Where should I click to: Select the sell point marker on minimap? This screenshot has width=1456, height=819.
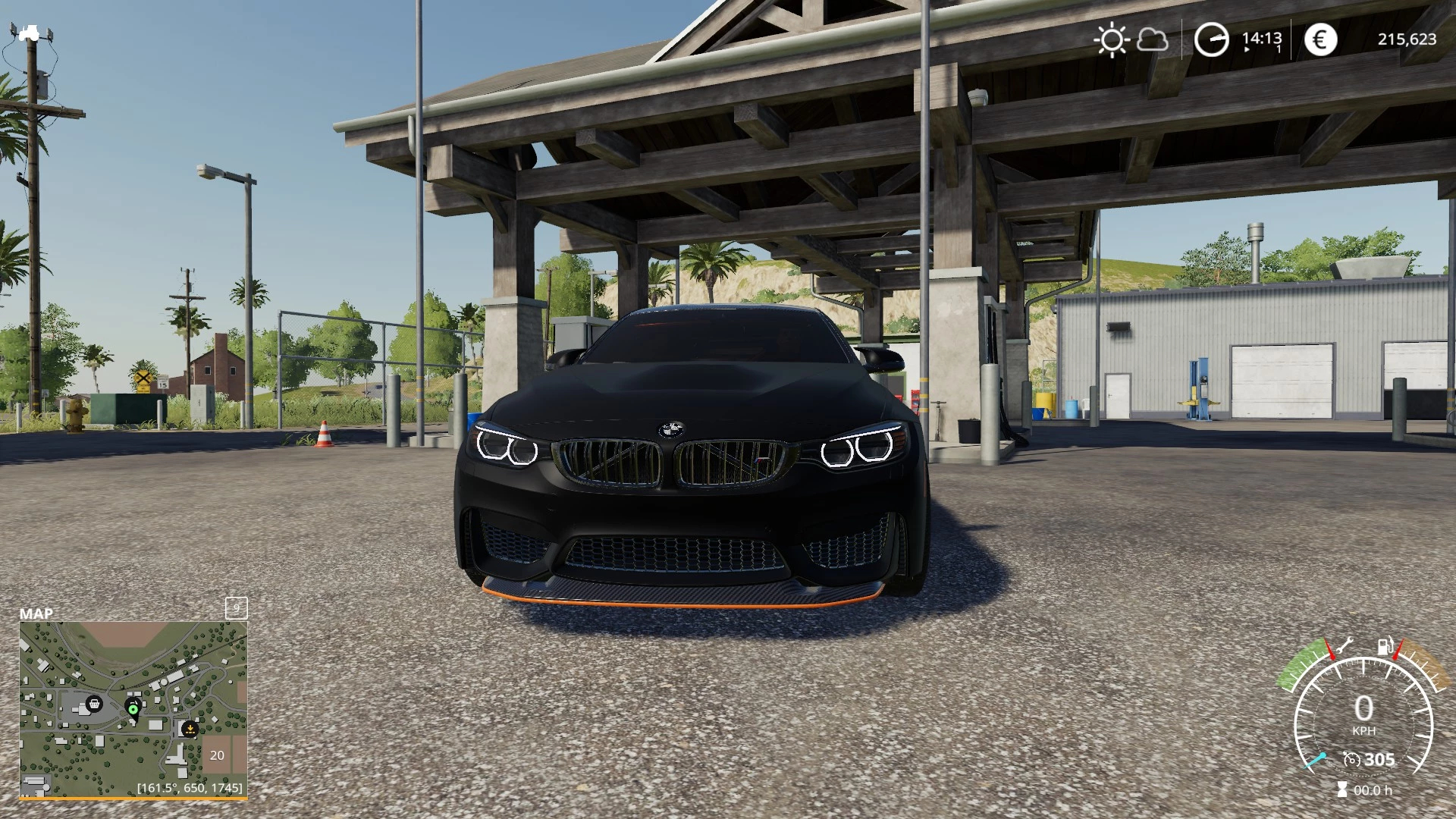click(190, 729)
